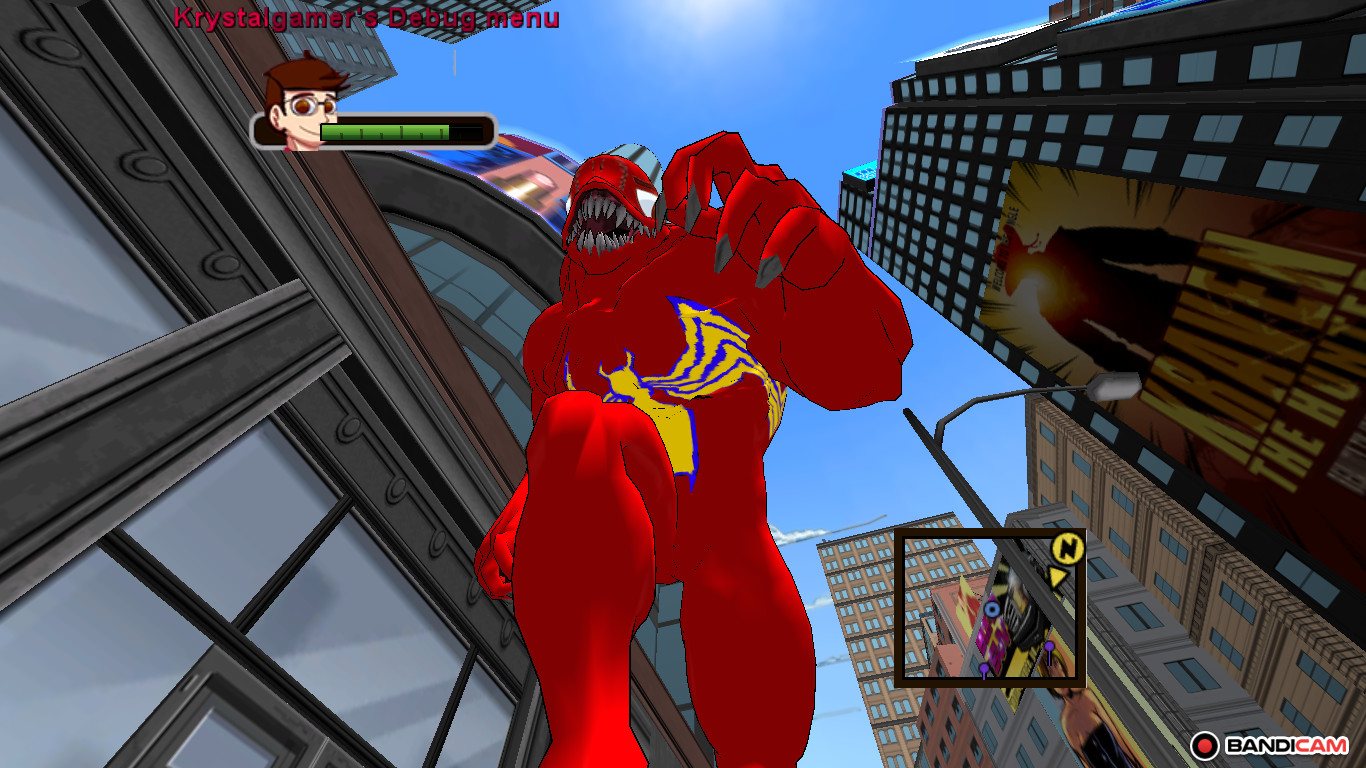The width and height of the screenshot is (1366, 768).
Task: Click the yellow North compass icon on minimap
Action: tap(1067, 549)
